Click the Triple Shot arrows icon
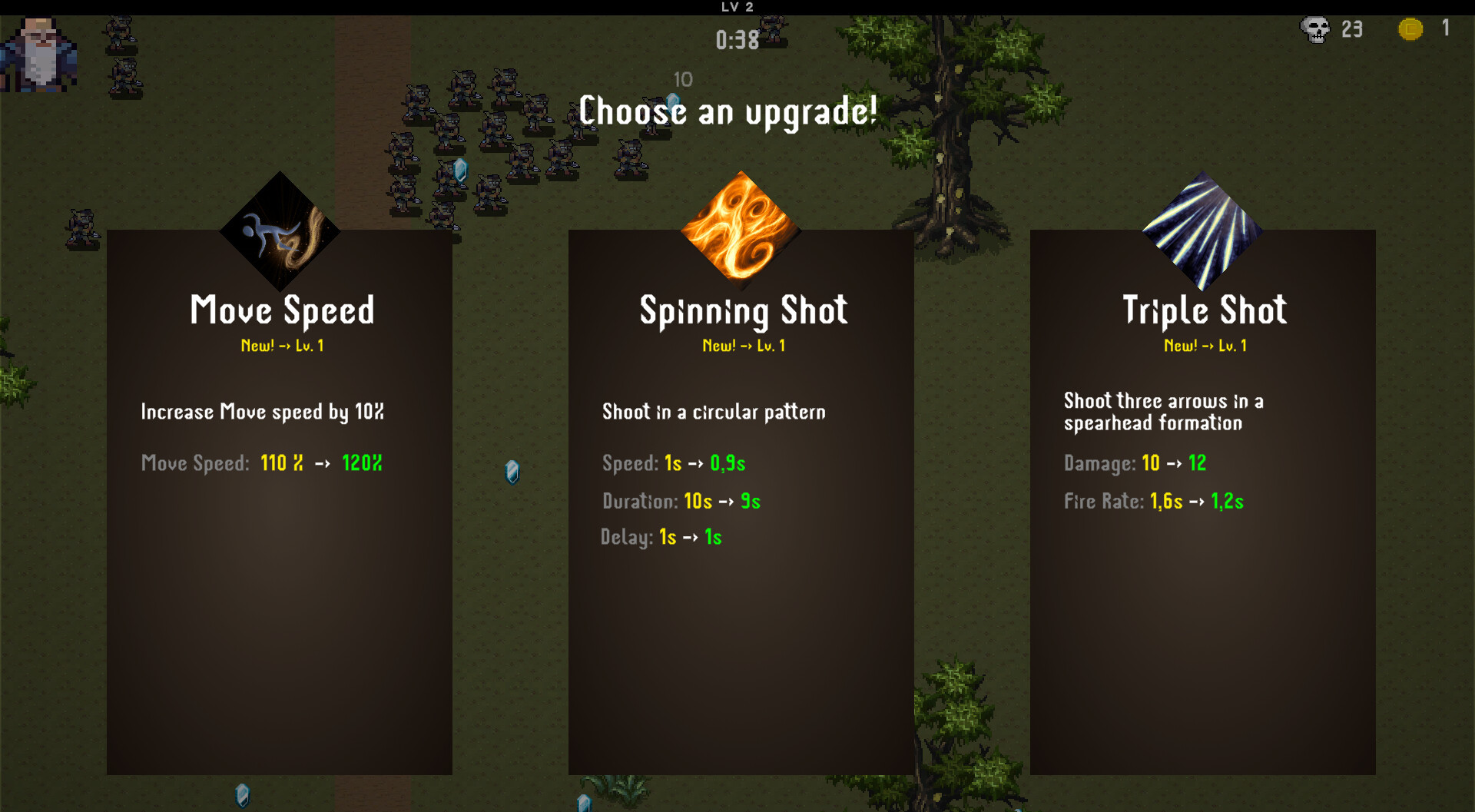Viewport: 1475px width, 812px height. (x=1202, y=230)
